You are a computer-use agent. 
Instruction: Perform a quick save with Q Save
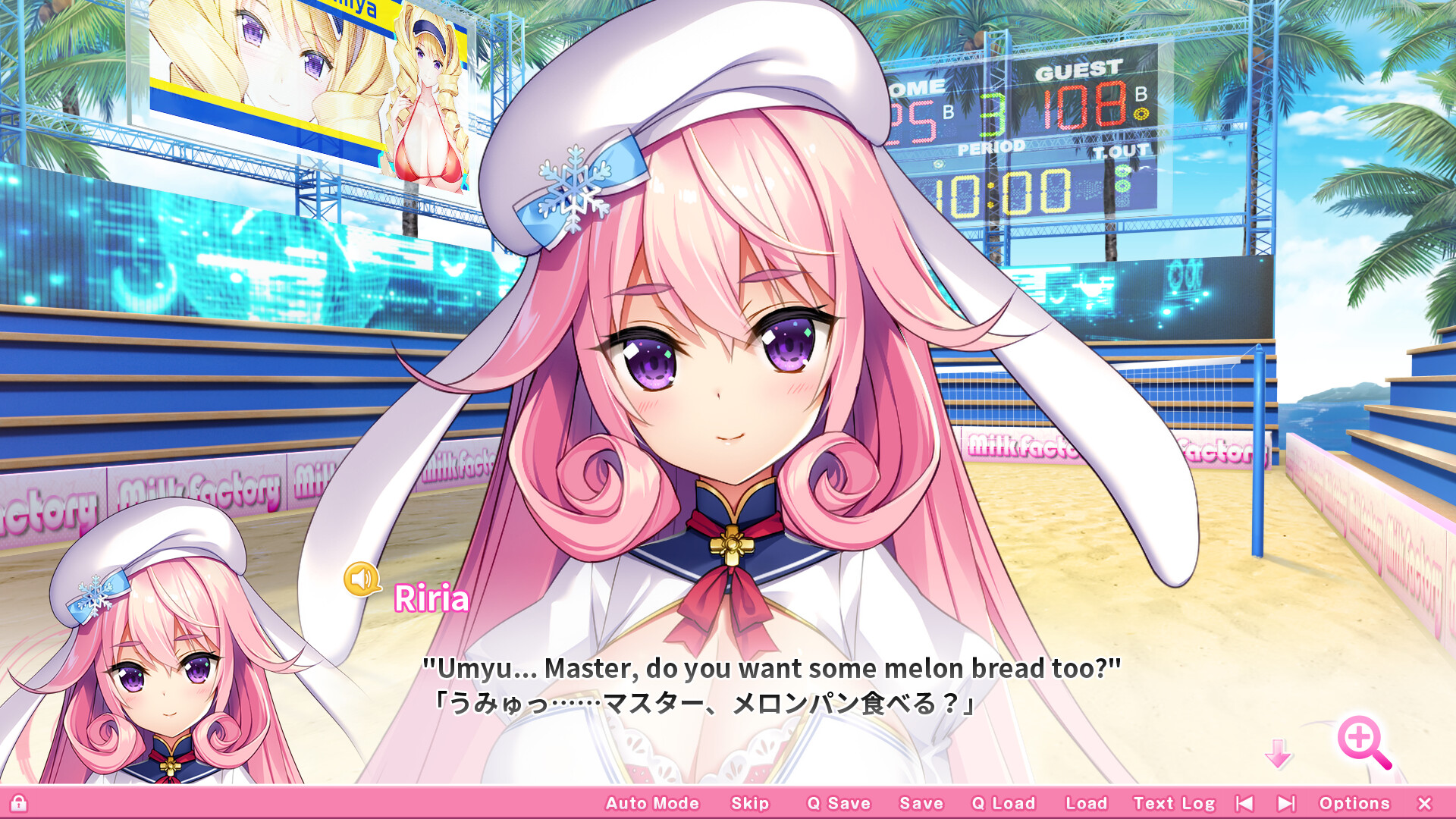pos(839,803)
